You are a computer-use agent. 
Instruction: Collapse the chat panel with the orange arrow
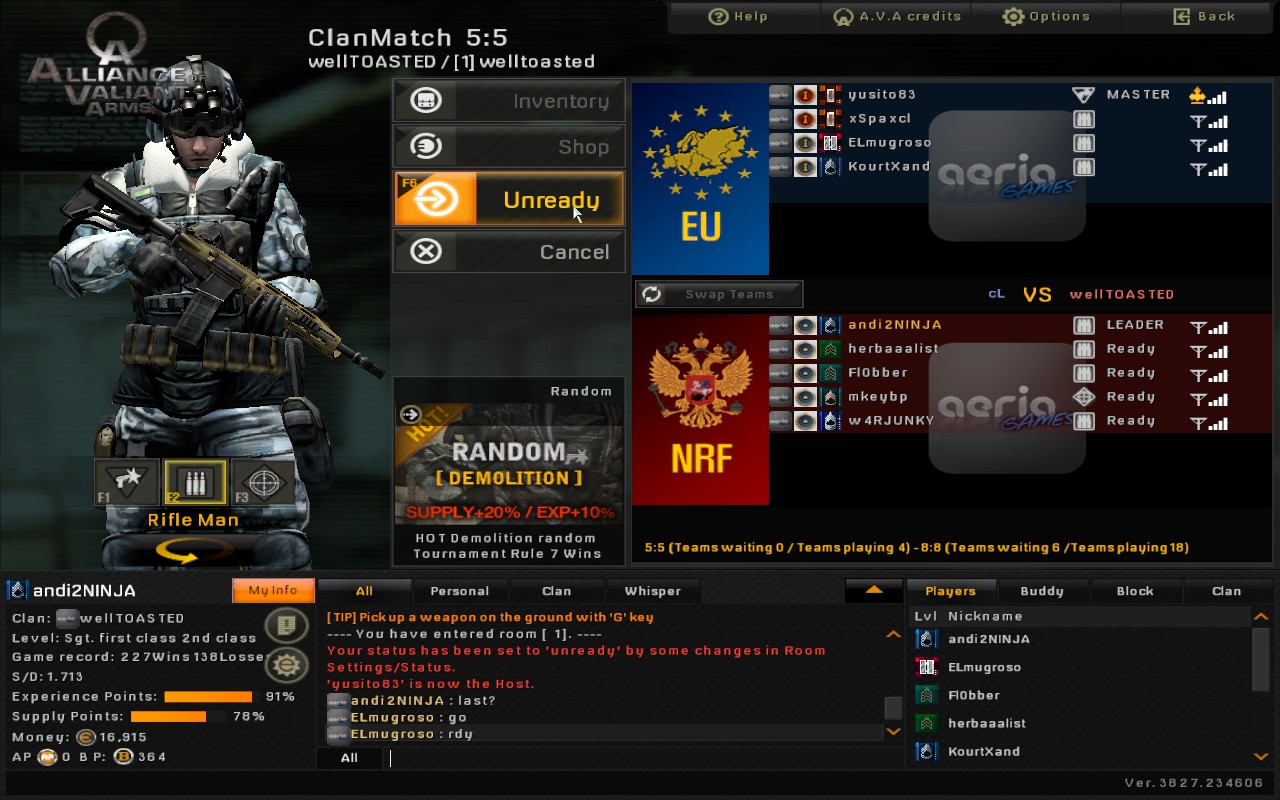(x=872, y=591)
